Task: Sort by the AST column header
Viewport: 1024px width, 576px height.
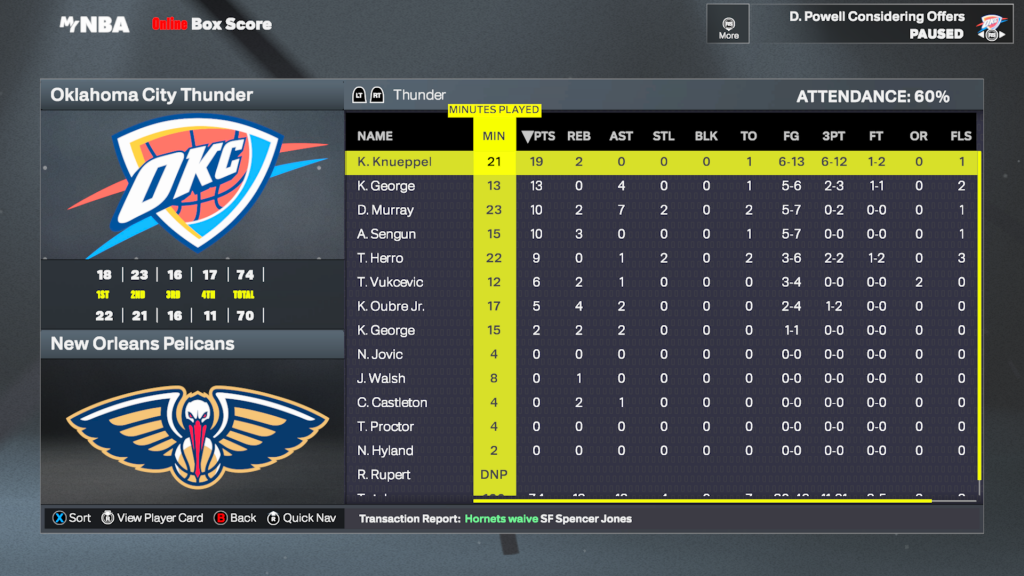Action: click(621, 136)
